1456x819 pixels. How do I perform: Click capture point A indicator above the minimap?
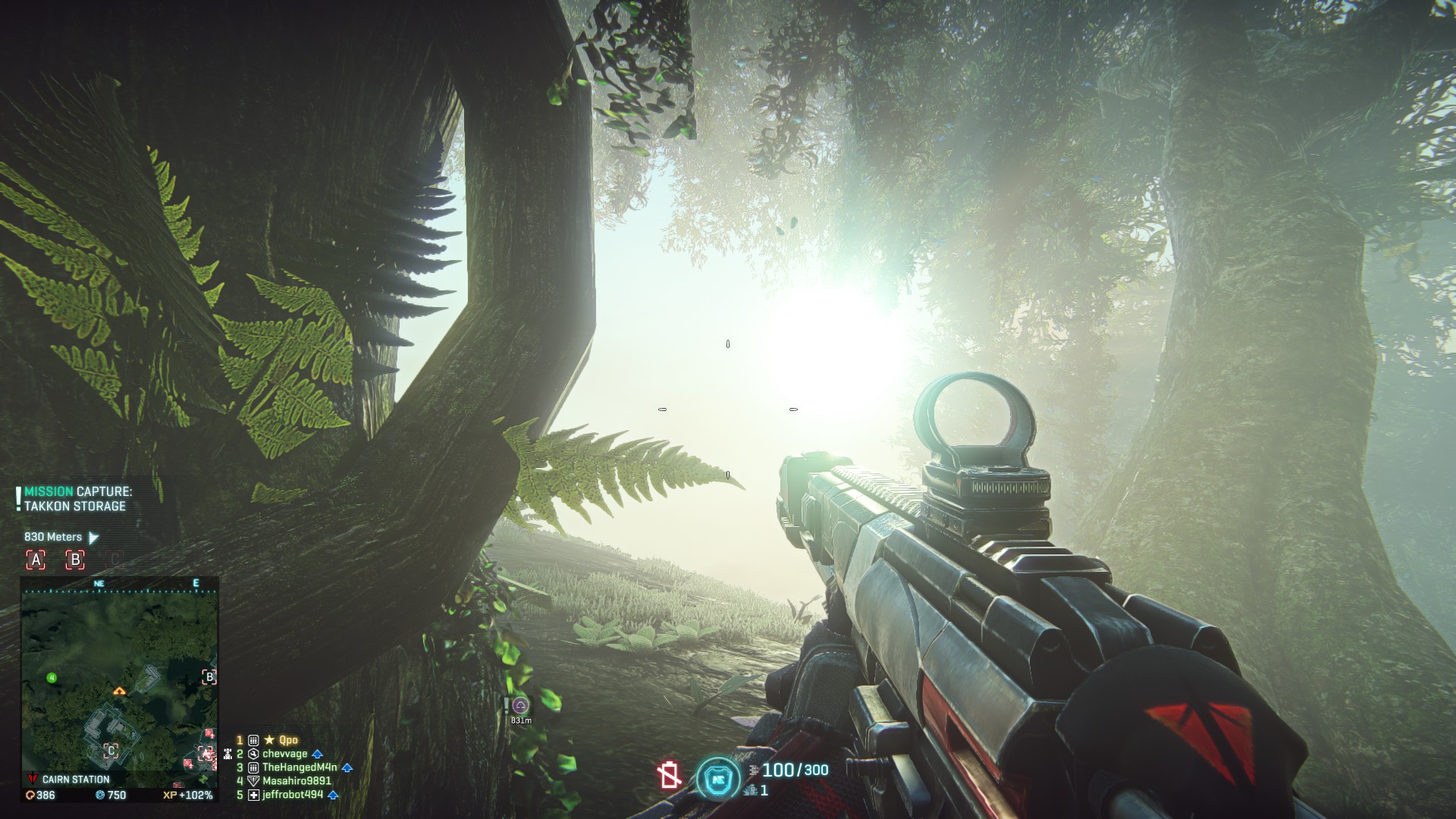[x=36, y=560]
